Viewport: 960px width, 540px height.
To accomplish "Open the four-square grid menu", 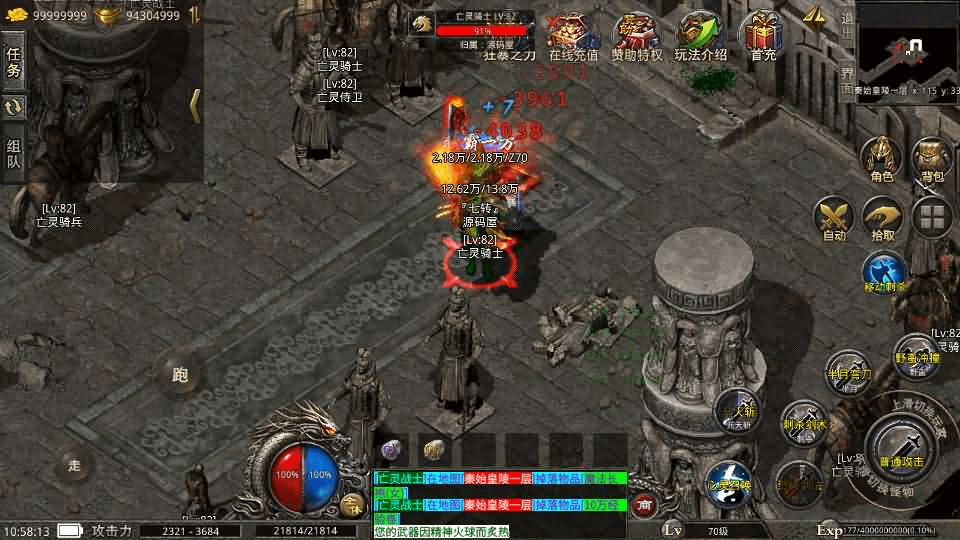I will [933, 217].
